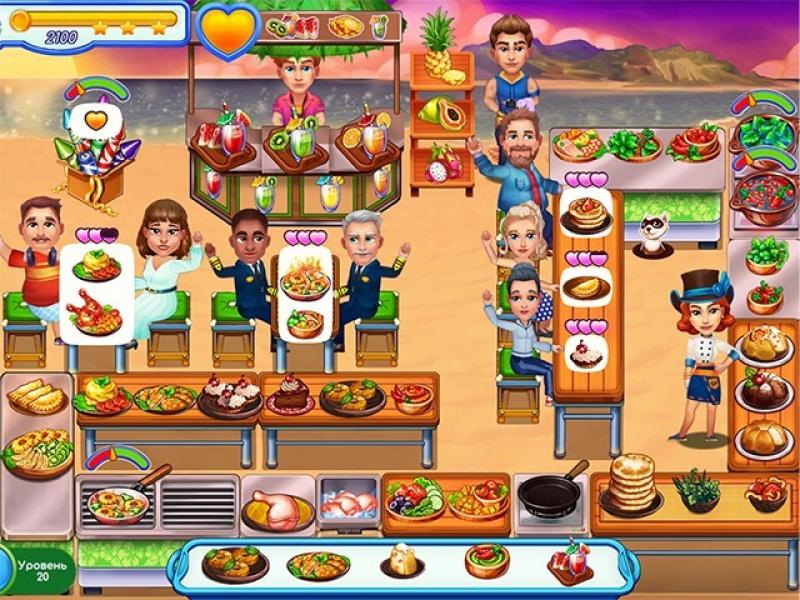Pick up the chocolate cake slice

pyautogui.click(x=292, y=393)
